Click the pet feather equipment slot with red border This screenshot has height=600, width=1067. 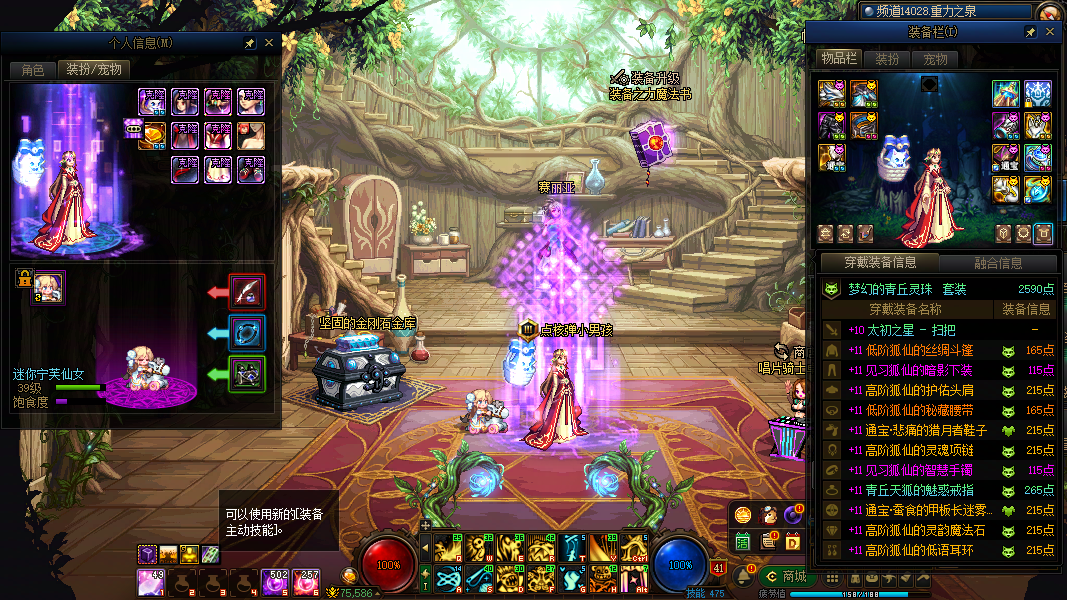coord(247,292)
